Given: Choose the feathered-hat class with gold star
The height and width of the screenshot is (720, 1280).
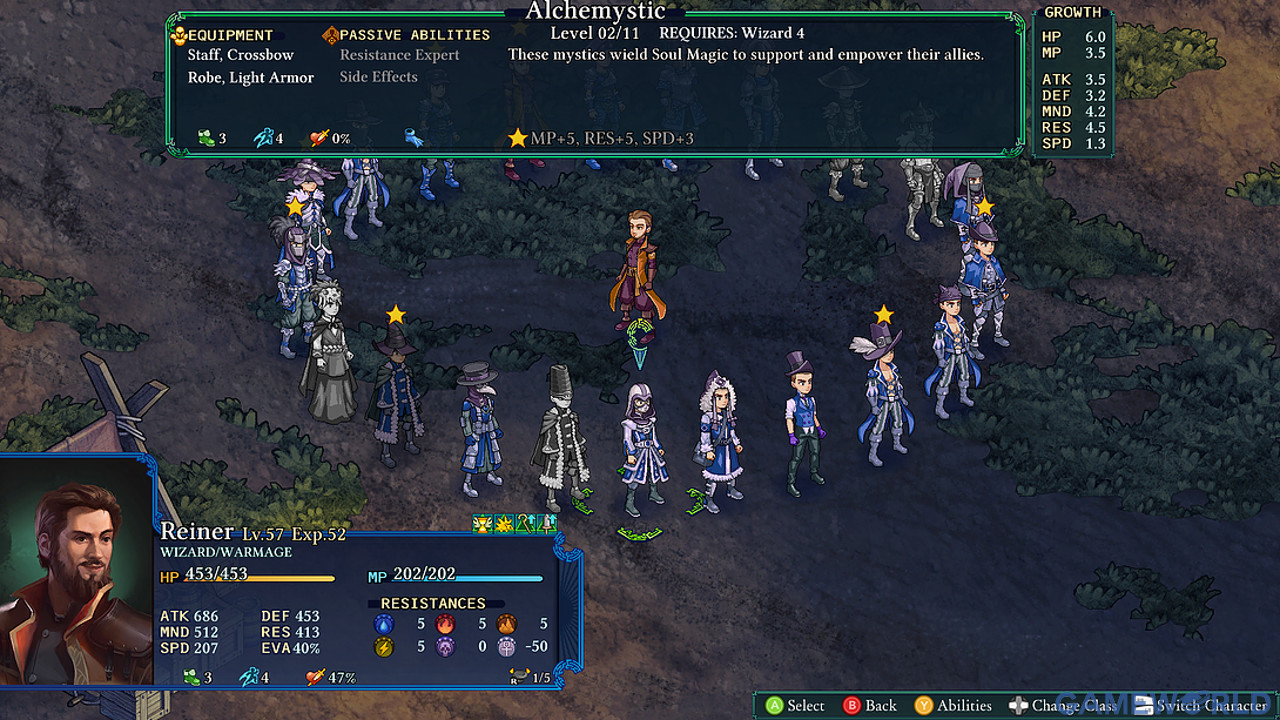Looking at the screenshot, I should [x=882, y=392].
